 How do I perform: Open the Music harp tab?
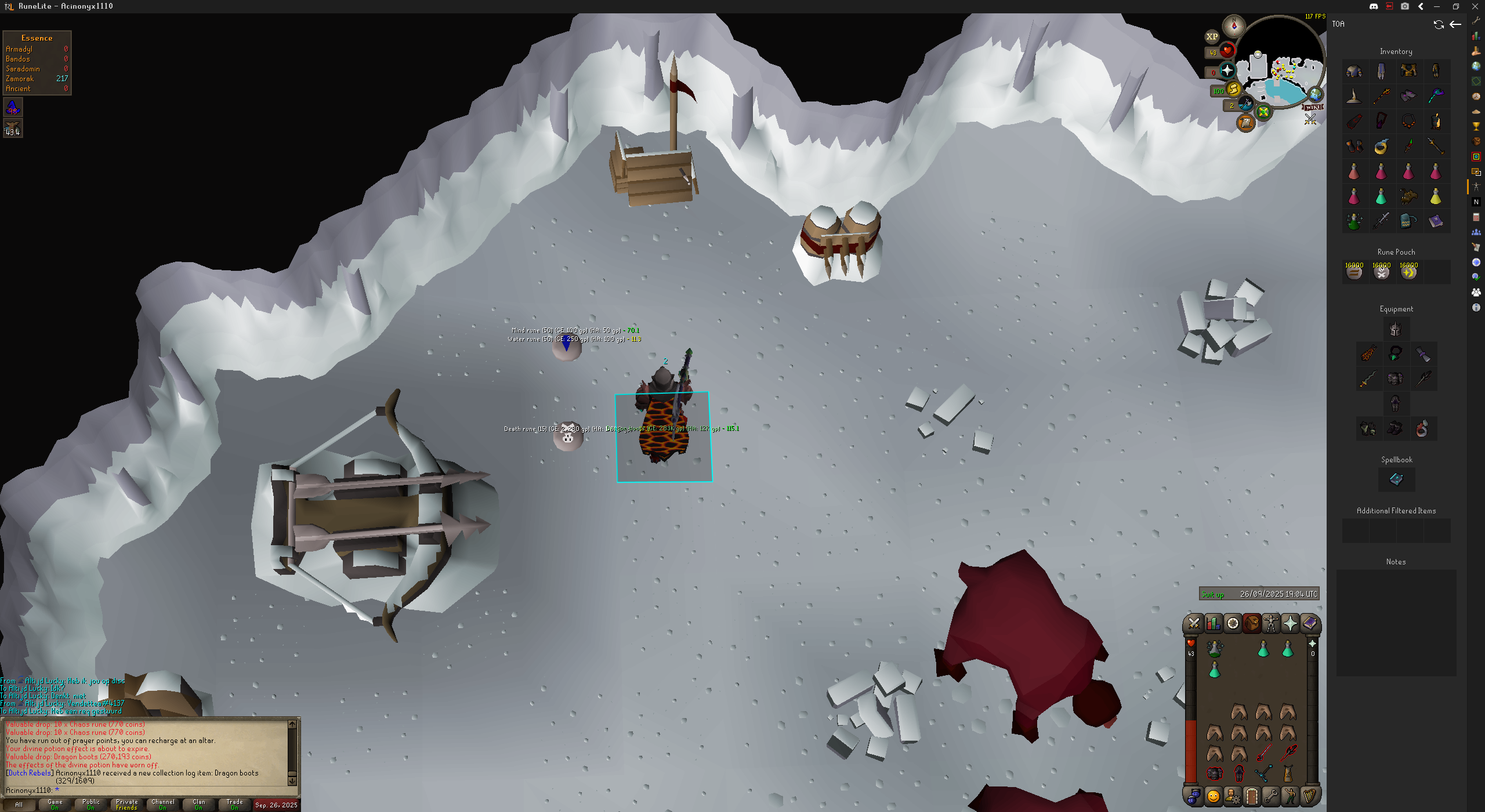pyautogui.click(x=1309, y=796)
